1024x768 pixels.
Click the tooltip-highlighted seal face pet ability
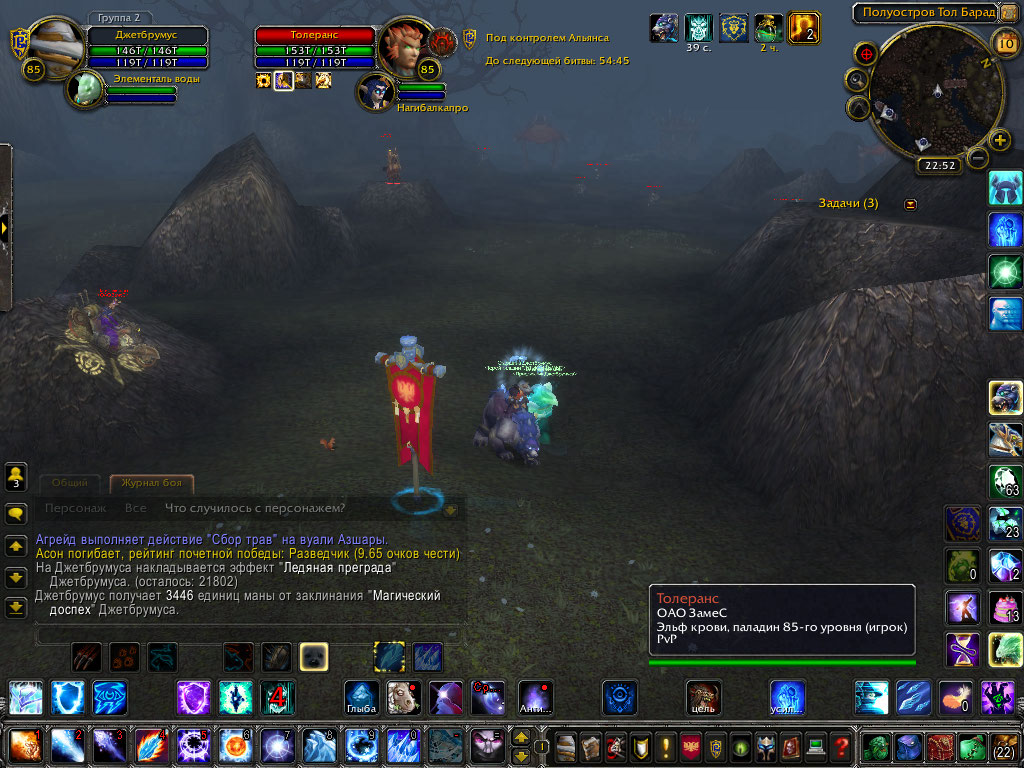point(314,656)
